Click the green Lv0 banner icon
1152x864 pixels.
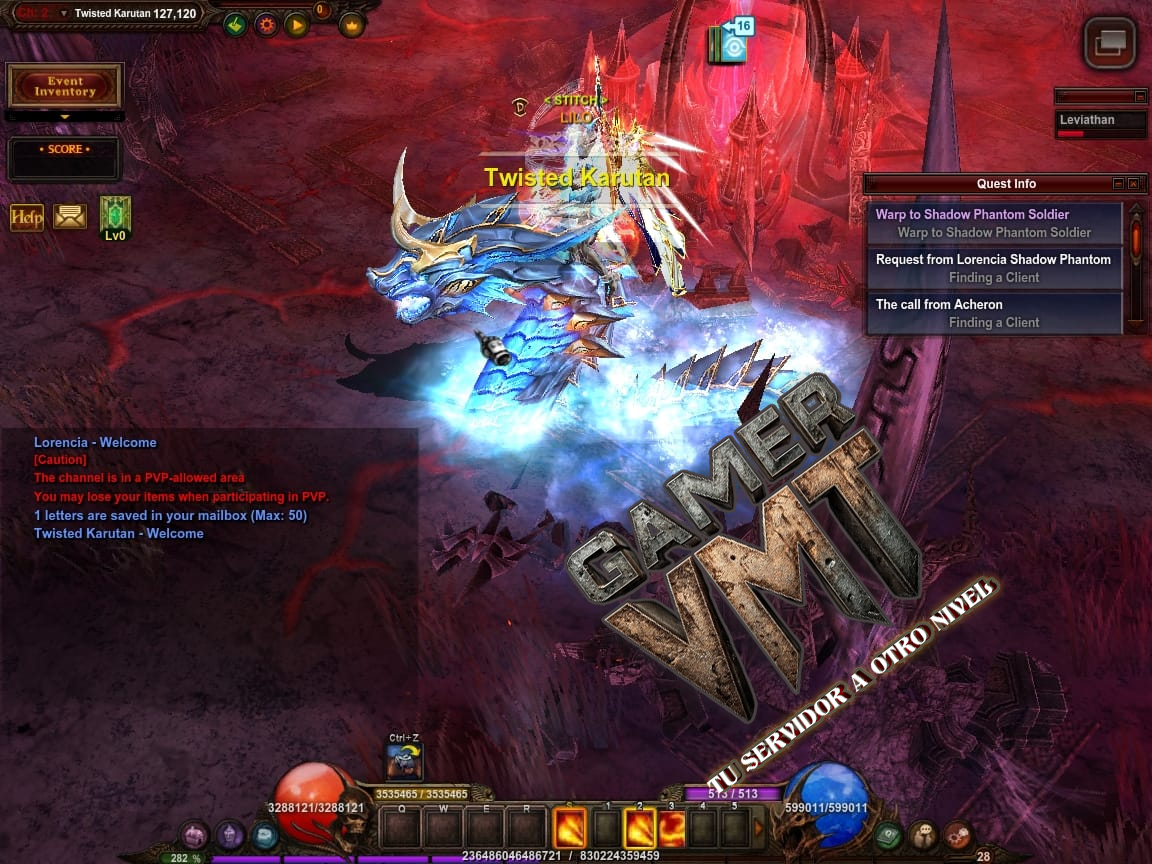pyautogui.click(x=116, y=216)
